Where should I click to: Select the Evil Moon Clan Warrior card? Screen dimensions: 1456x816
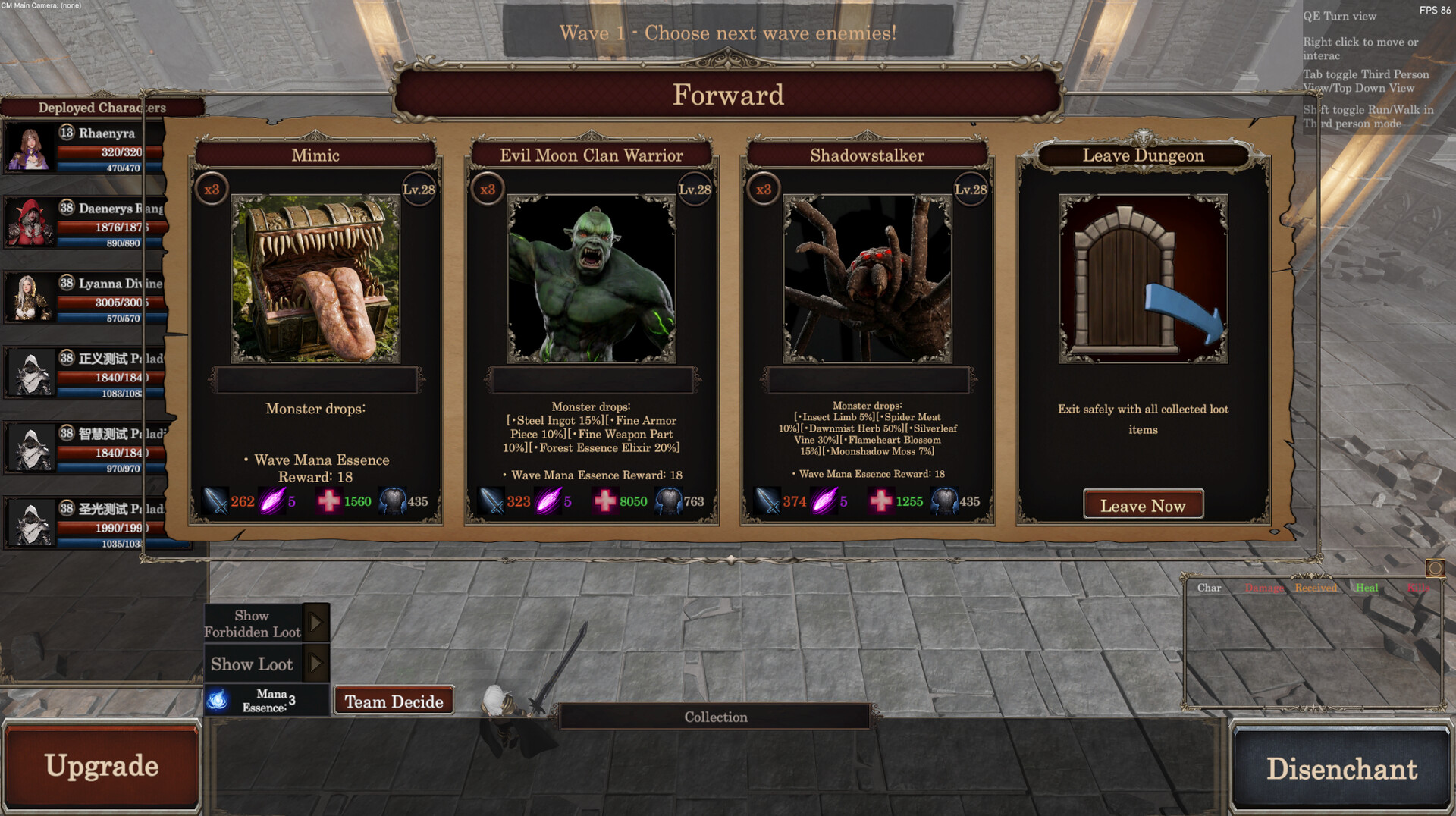[591, 279]
